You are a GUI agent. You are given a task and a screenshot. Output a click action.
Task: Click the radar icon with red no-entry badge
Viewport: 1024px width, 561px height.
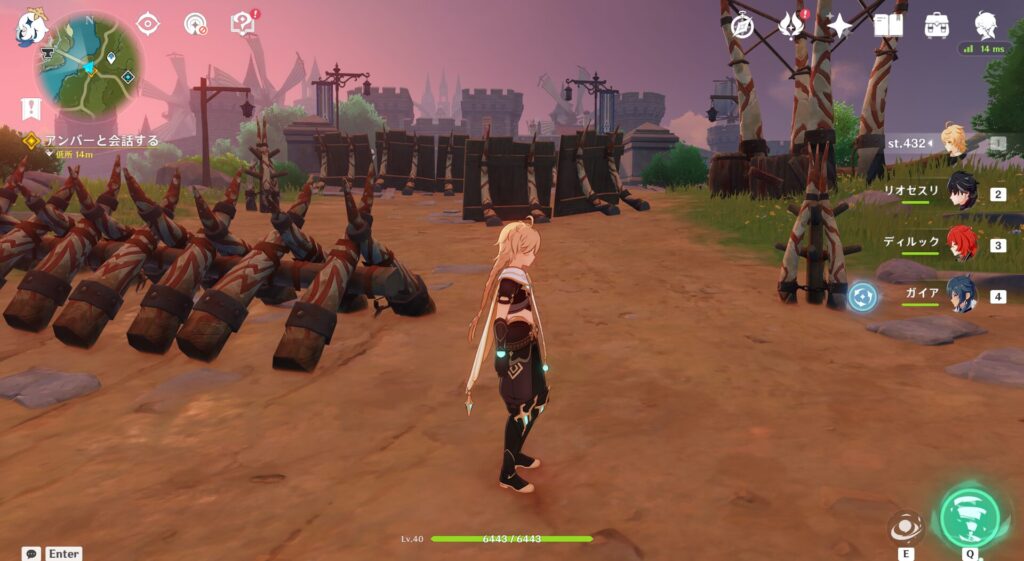tap(196, 23)
